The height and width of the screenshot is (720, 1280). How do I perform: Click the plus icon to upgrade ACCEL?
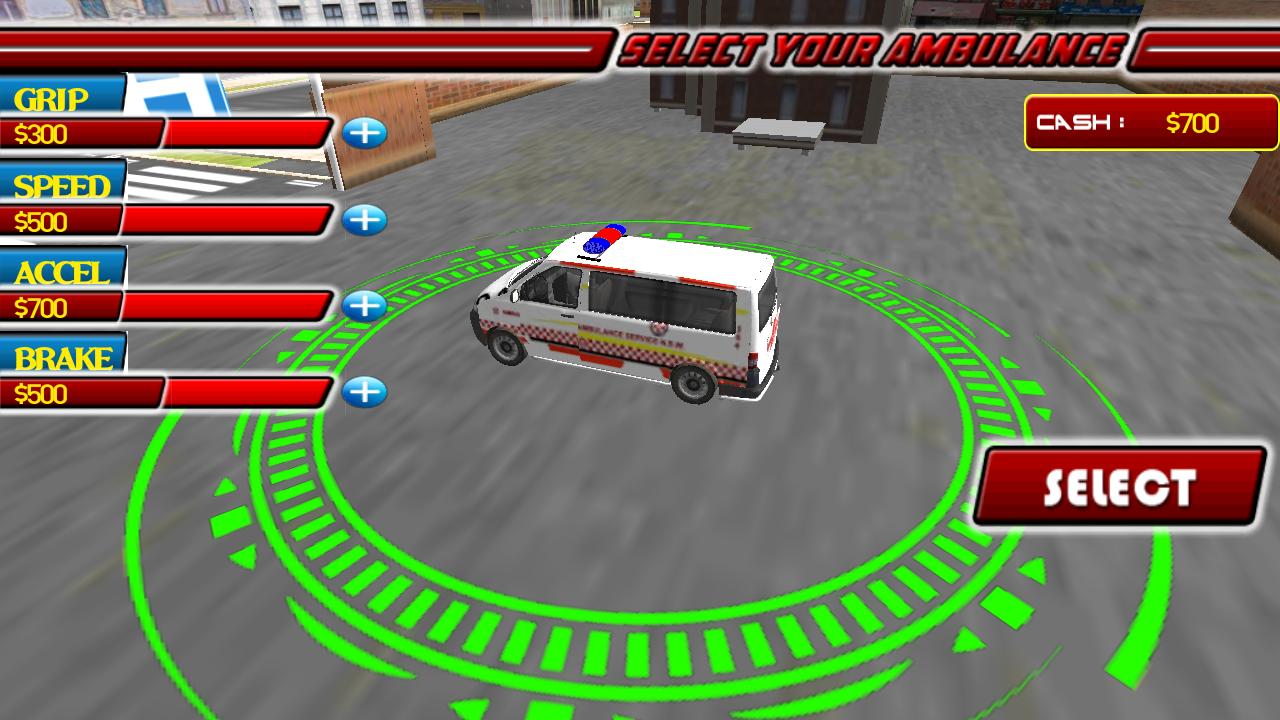tap(365, 306)
